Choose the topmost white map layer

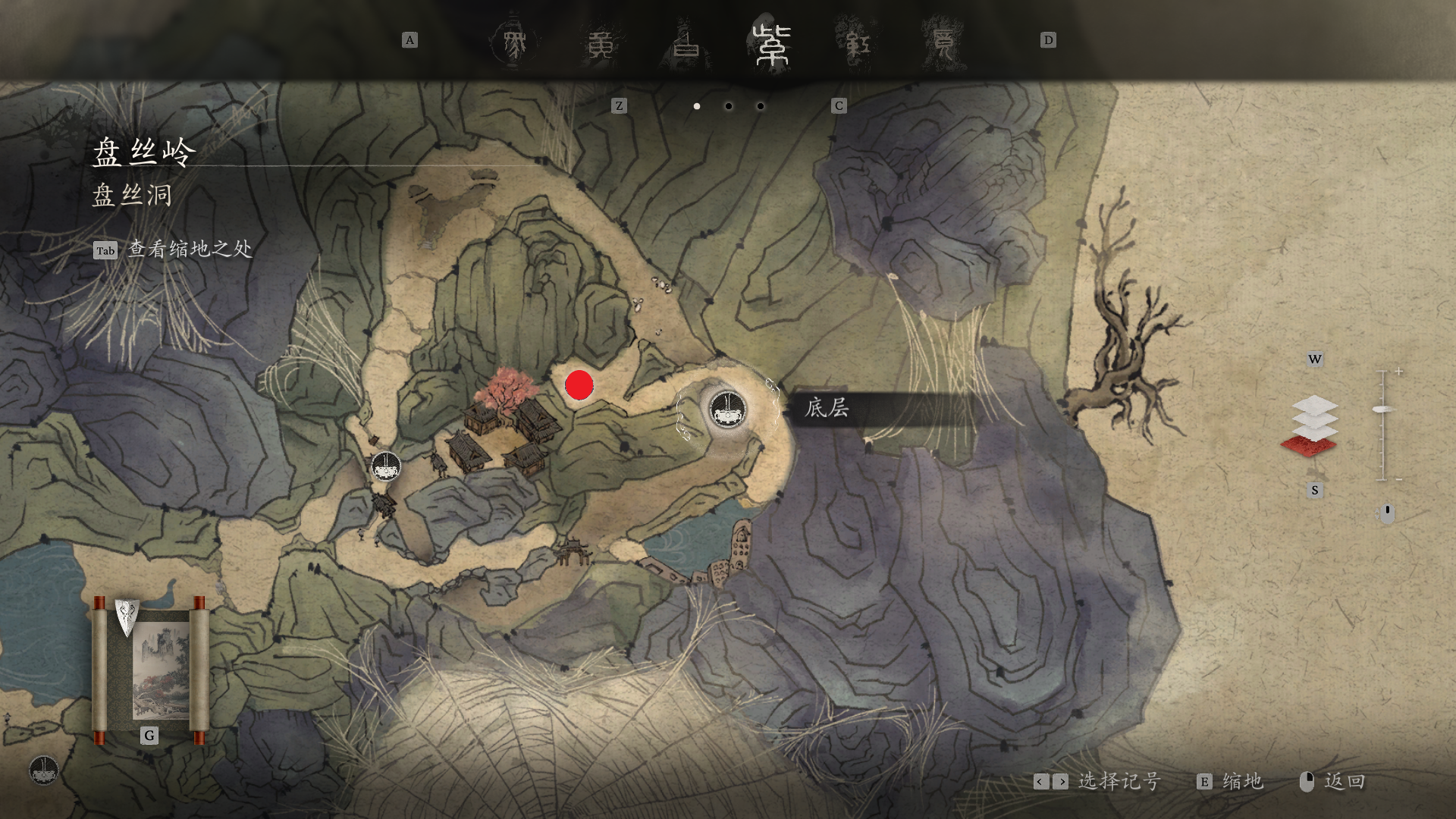pyautogui.click(x=1315, y=405)
